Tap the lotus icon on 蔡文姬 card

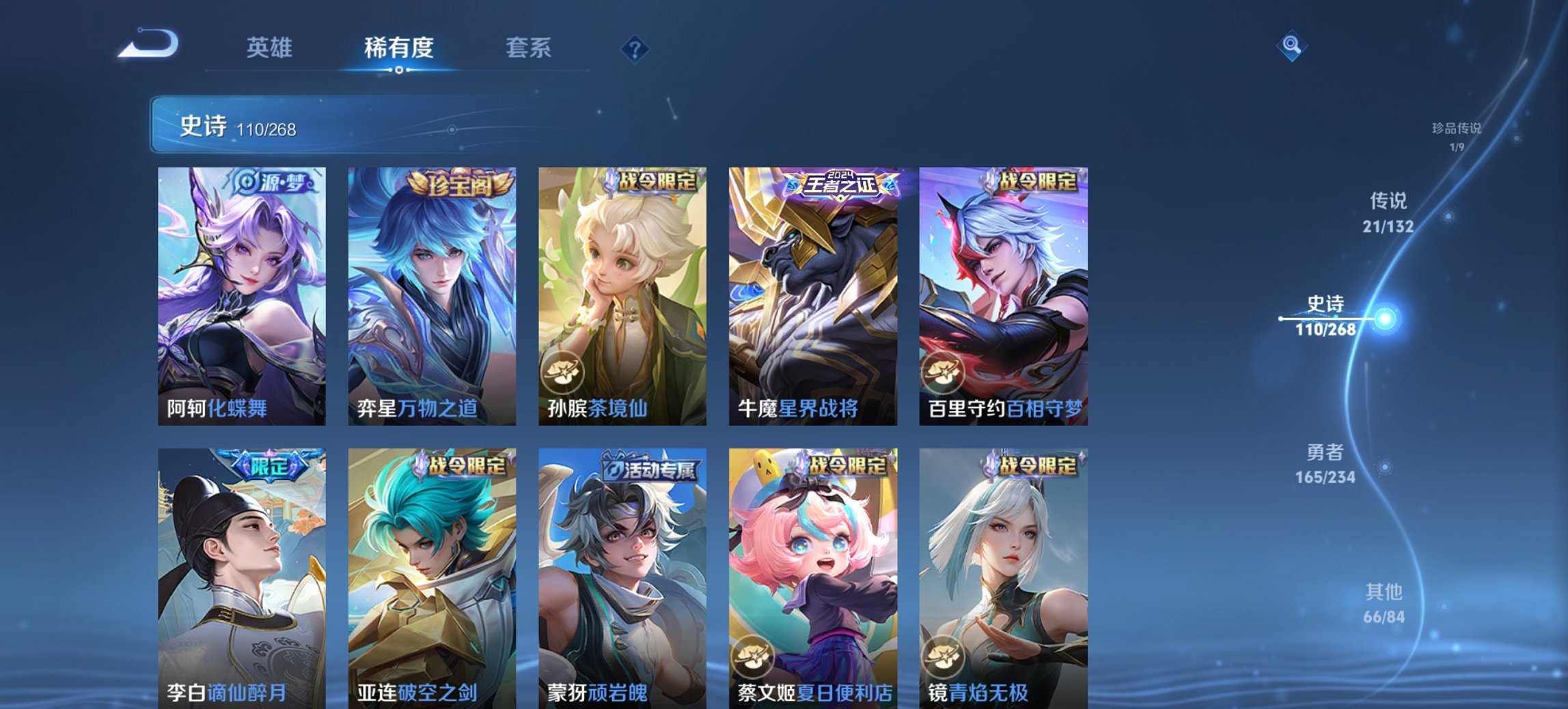pyautogui.click(x=754, y=656)
